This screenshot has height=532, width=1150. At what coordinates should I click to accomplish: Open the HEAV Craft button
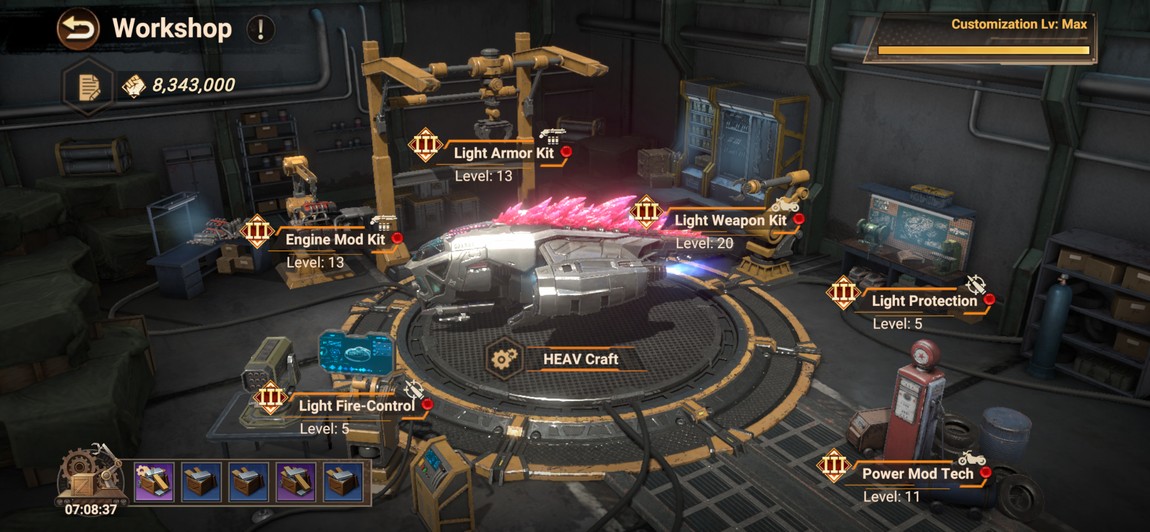(x=580, y=359)
